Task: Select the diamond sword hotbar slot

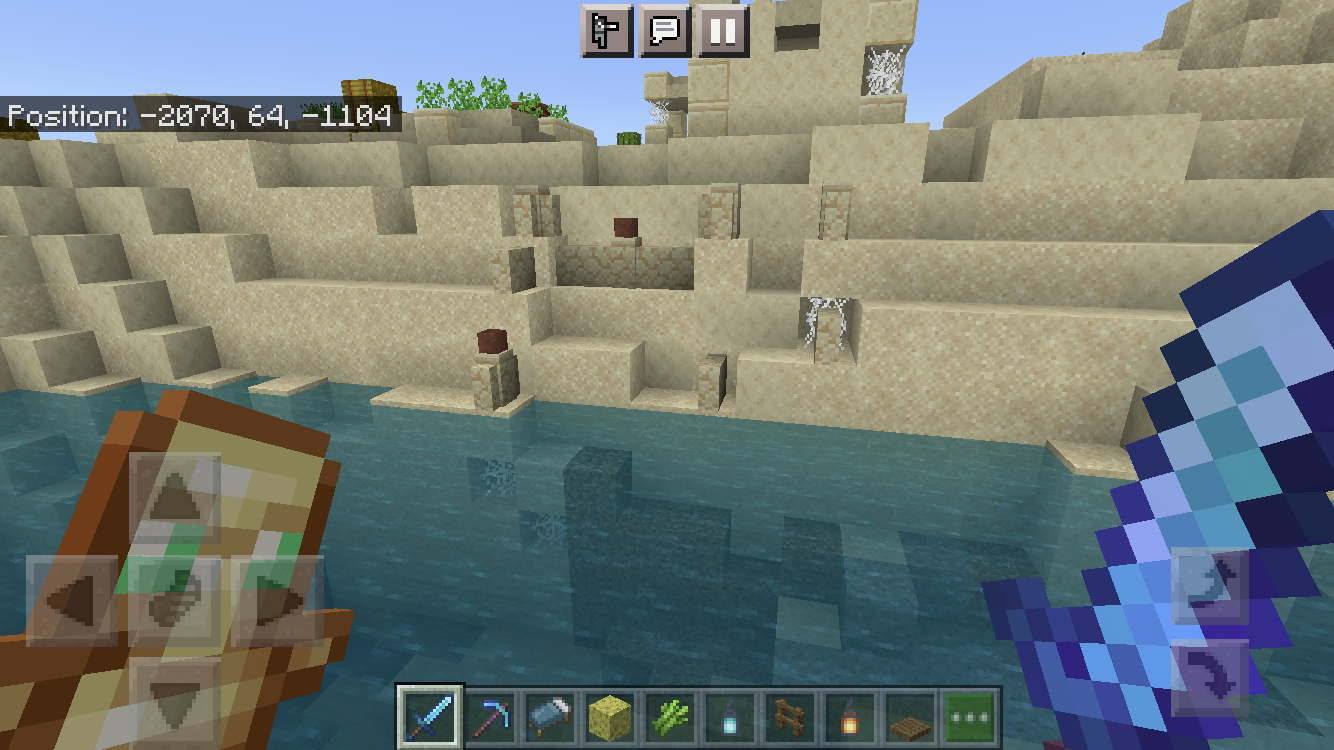Action: click(430, 717)
